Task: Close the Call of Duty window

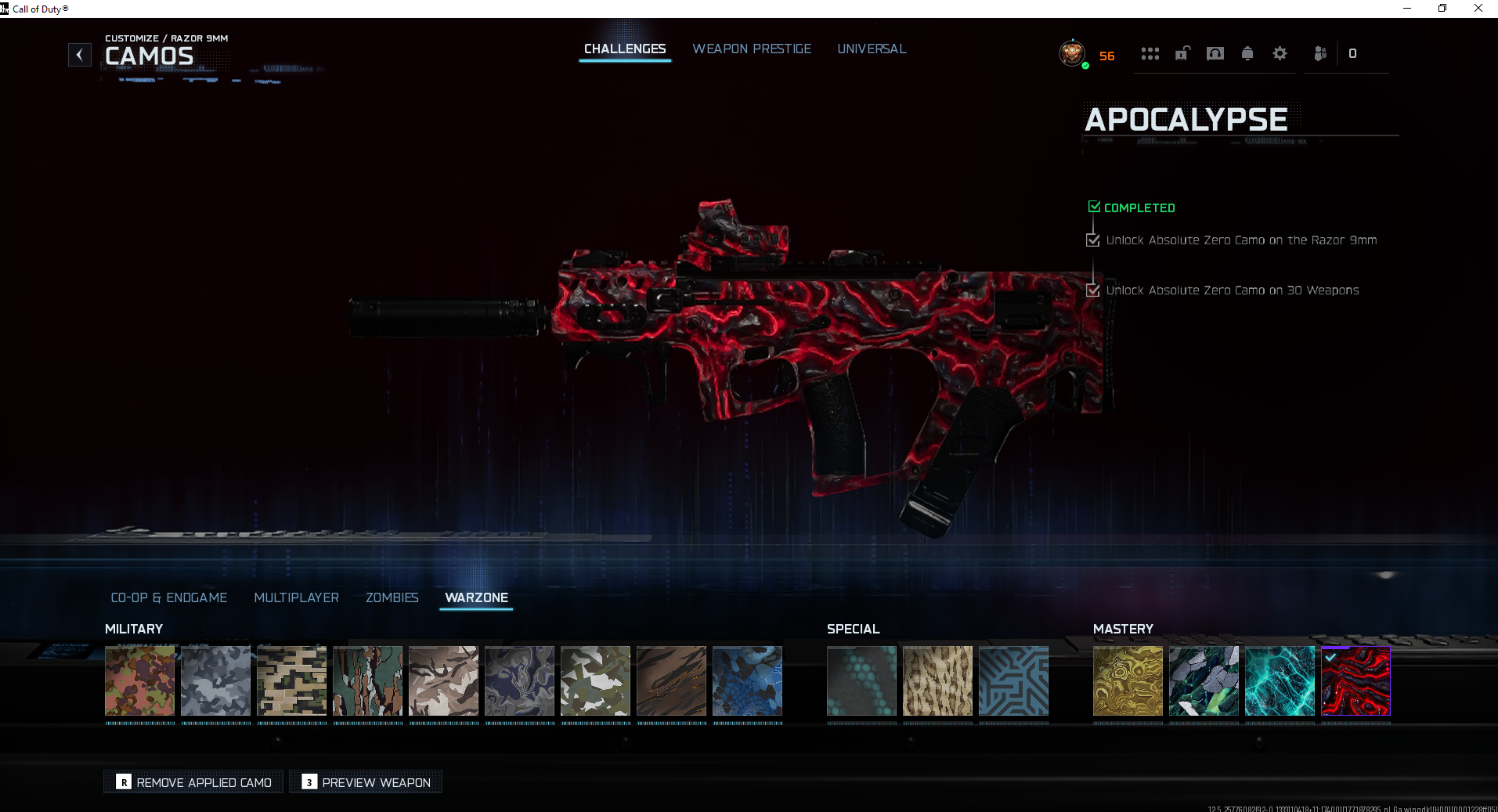Action: tap(1478, 9)
